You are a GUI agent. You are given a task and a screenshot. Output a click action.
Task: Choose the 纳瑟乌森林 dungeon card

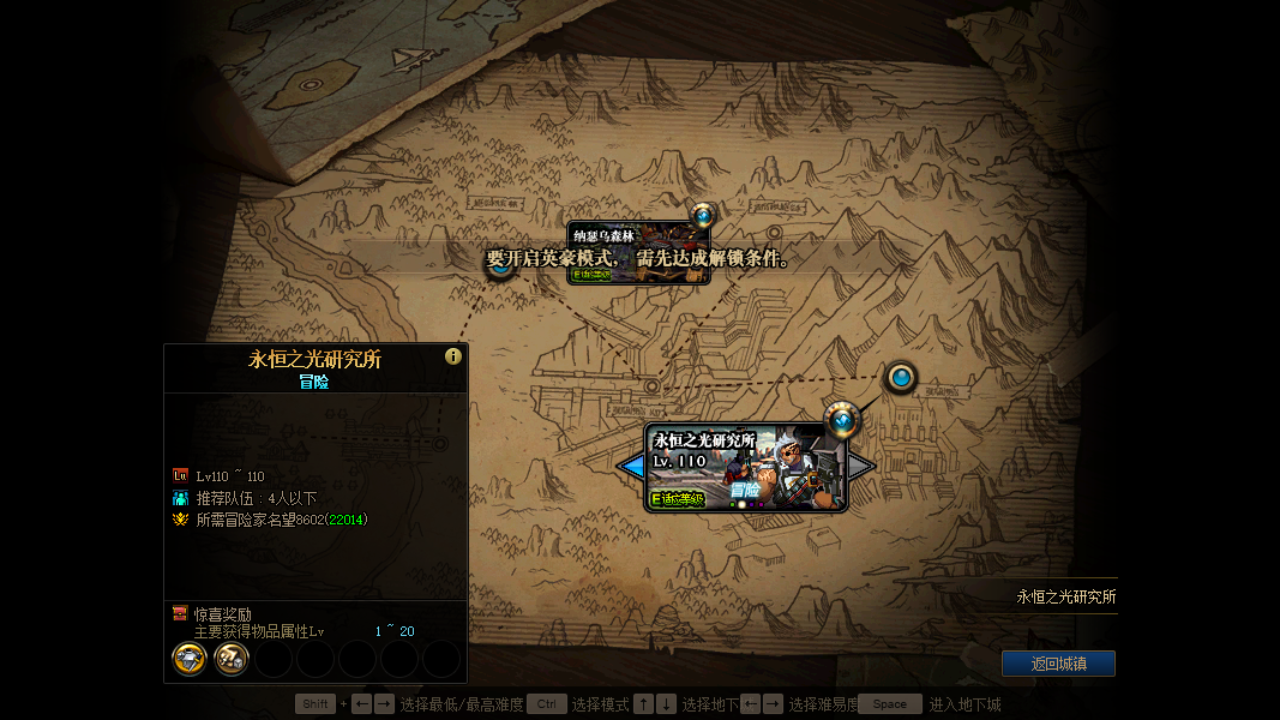638,252
